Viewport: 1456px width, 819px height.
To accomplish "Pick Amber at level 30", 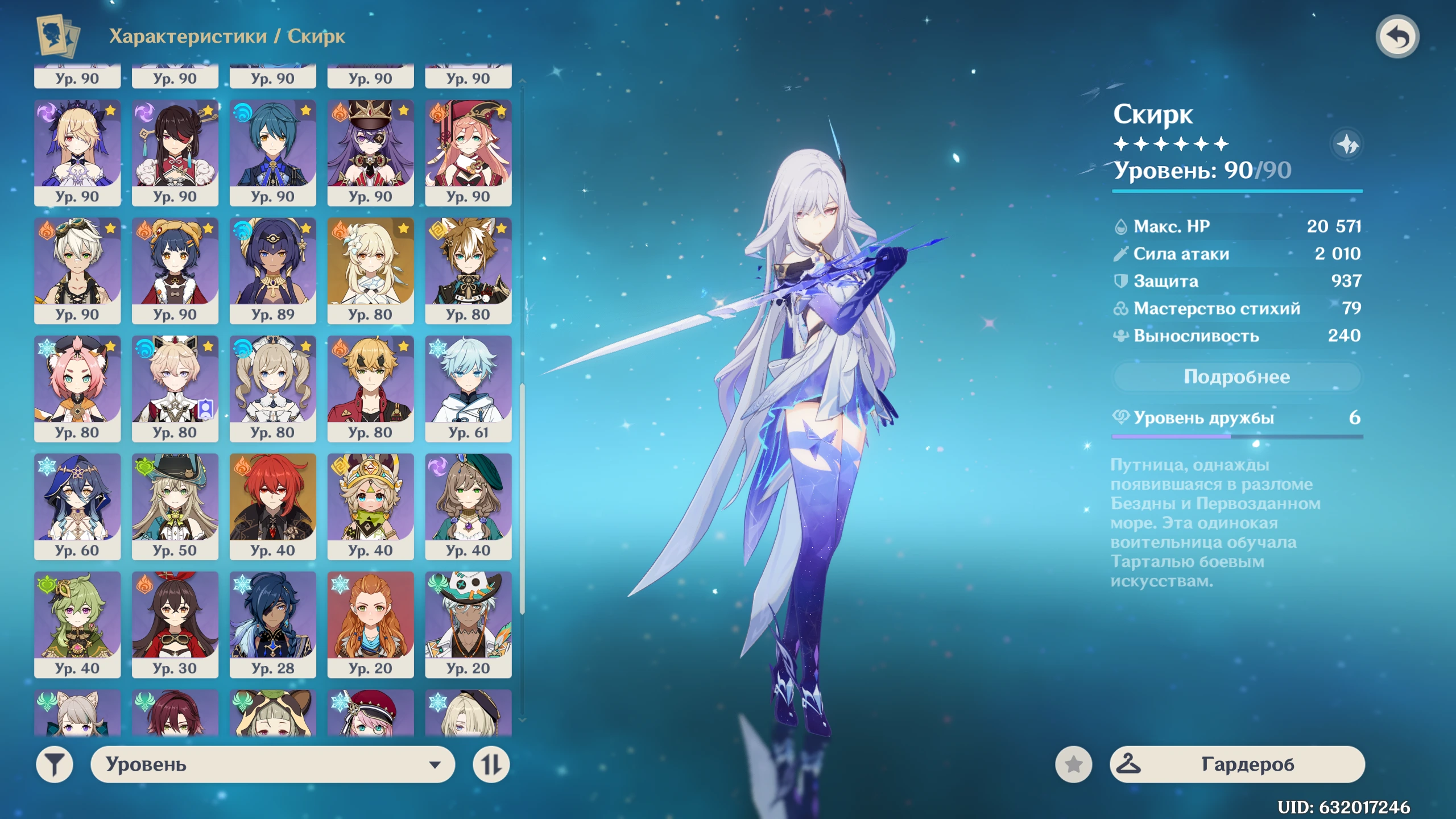I will coord(175,623).
